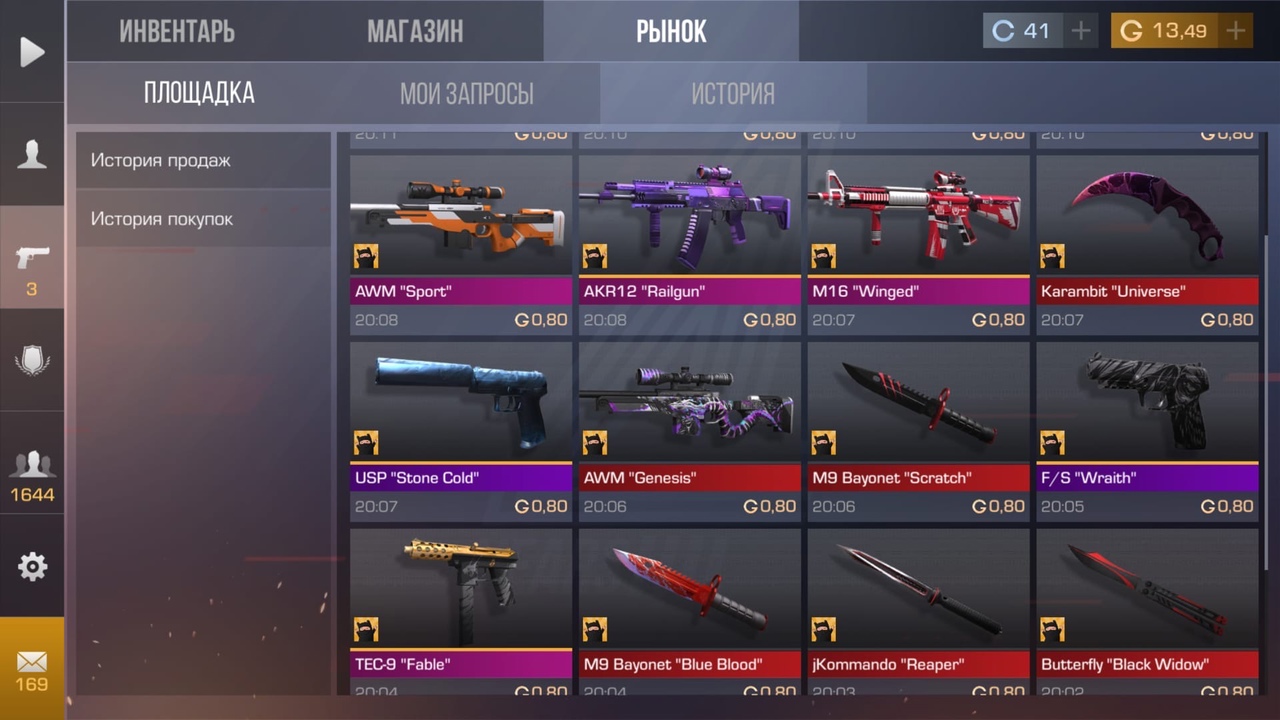The width and height of the screenshot is (1280, 720).
Task: Open История продаж list
Action: tap(203, 160)
